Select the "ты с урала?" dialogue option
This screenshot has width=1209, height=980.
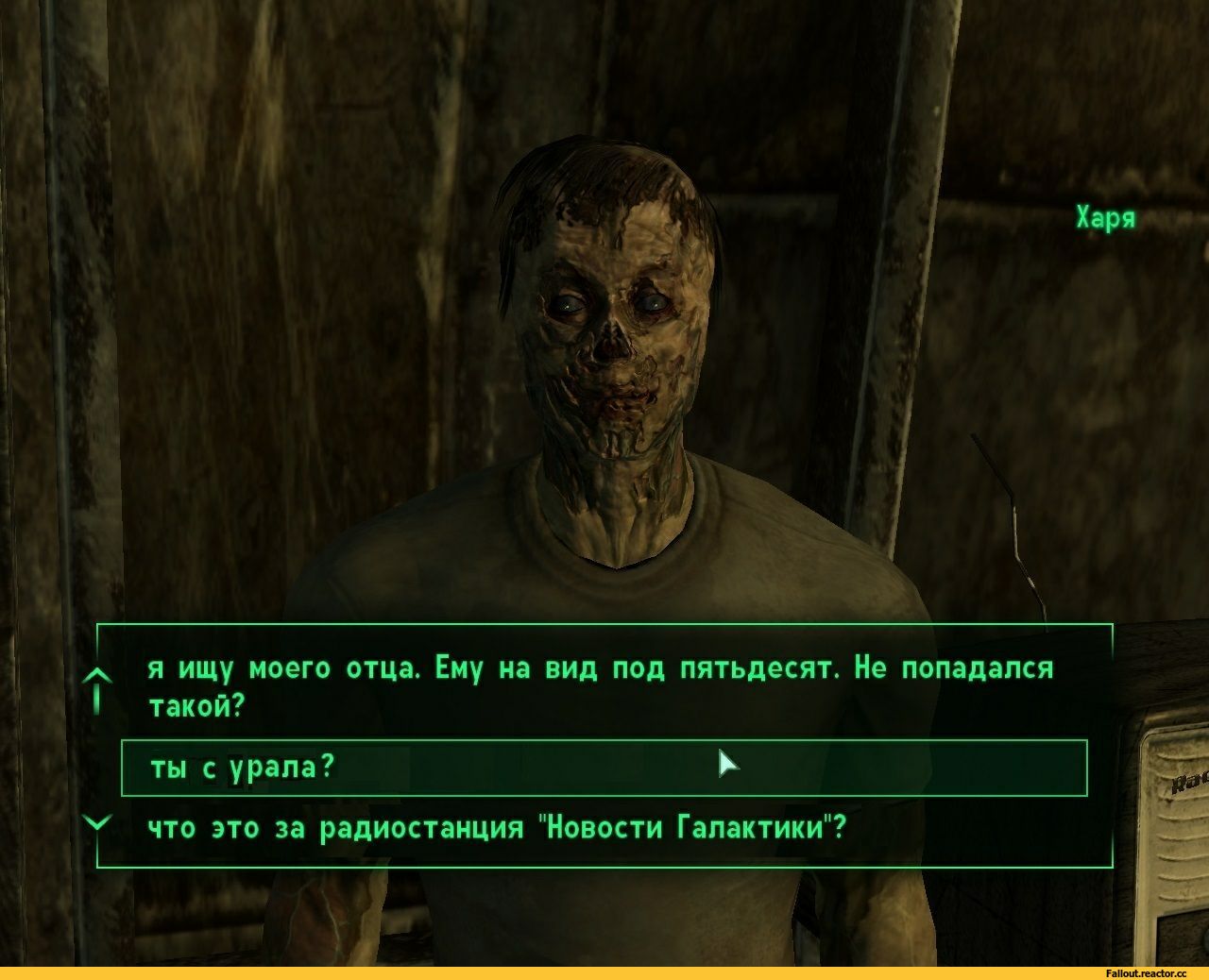coord(243,768)
